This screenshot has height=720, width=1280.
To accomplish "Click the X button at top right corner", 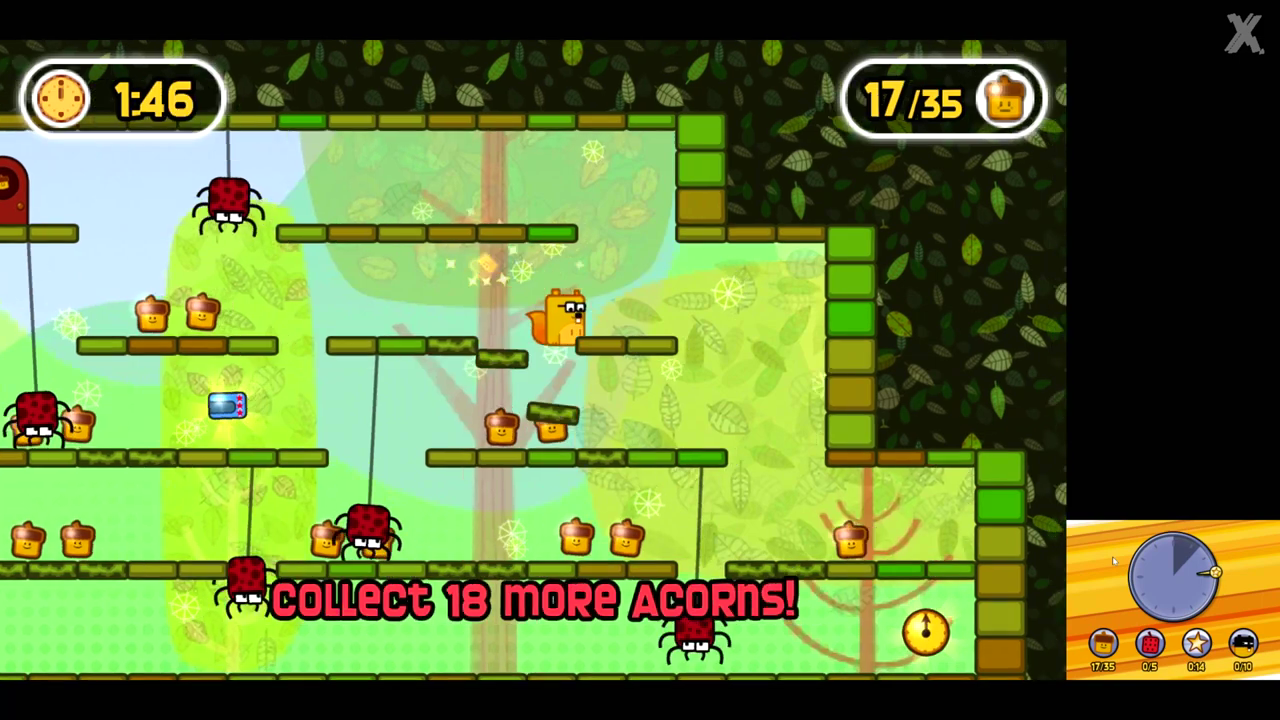I will (1244, 34).
